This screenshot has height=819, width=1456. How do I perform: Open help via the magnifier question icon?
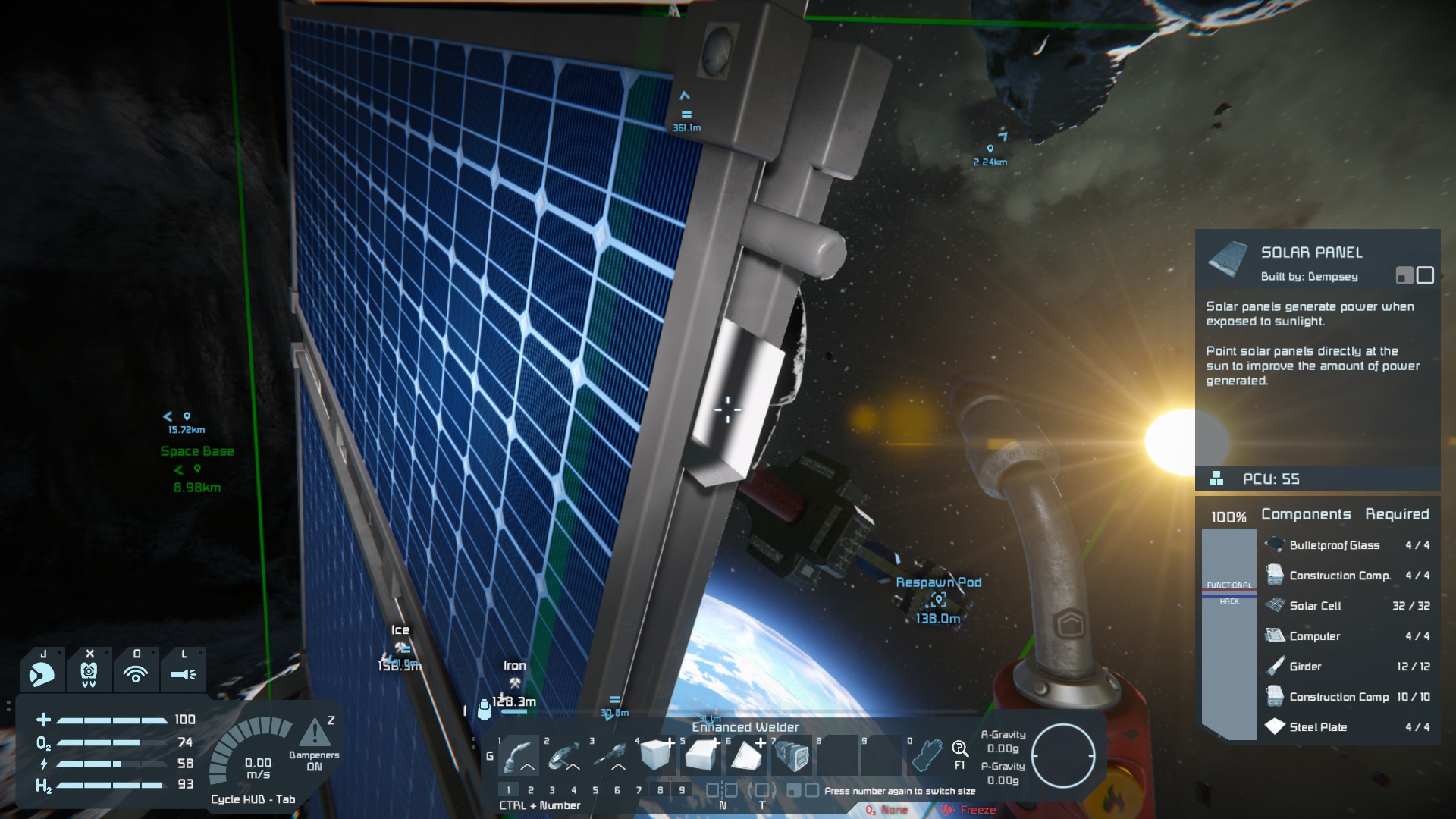pos(960,750)
